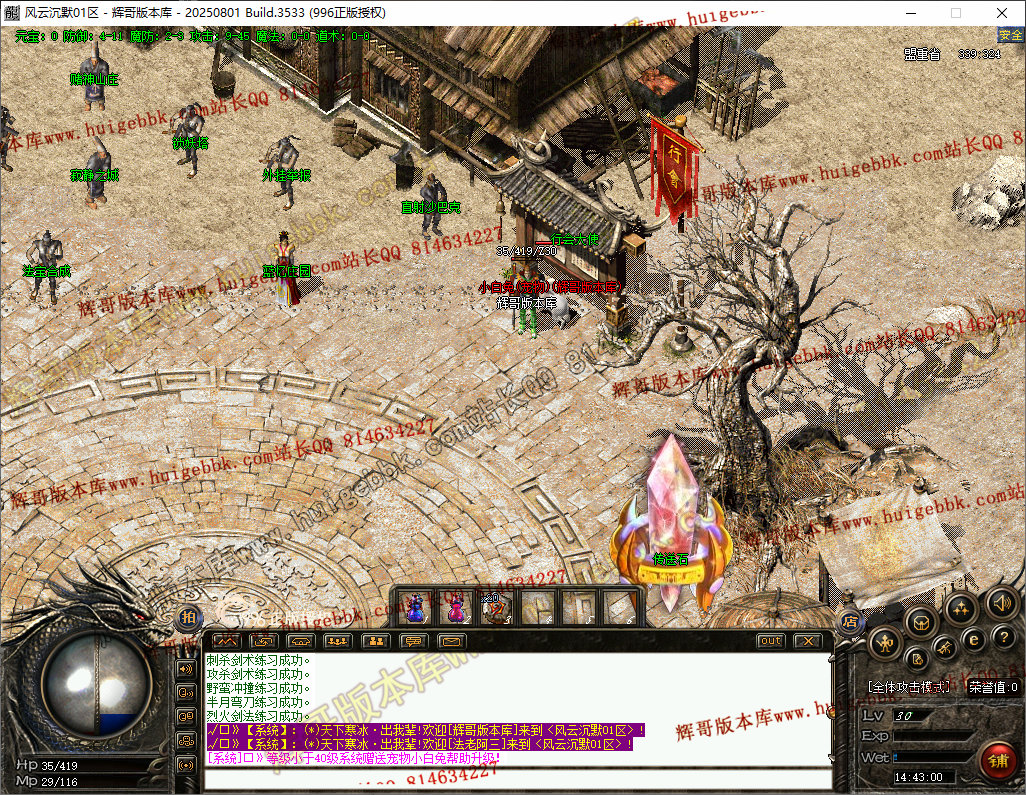Click the round 'e' icon button
1026x795 pixels.
973,639
